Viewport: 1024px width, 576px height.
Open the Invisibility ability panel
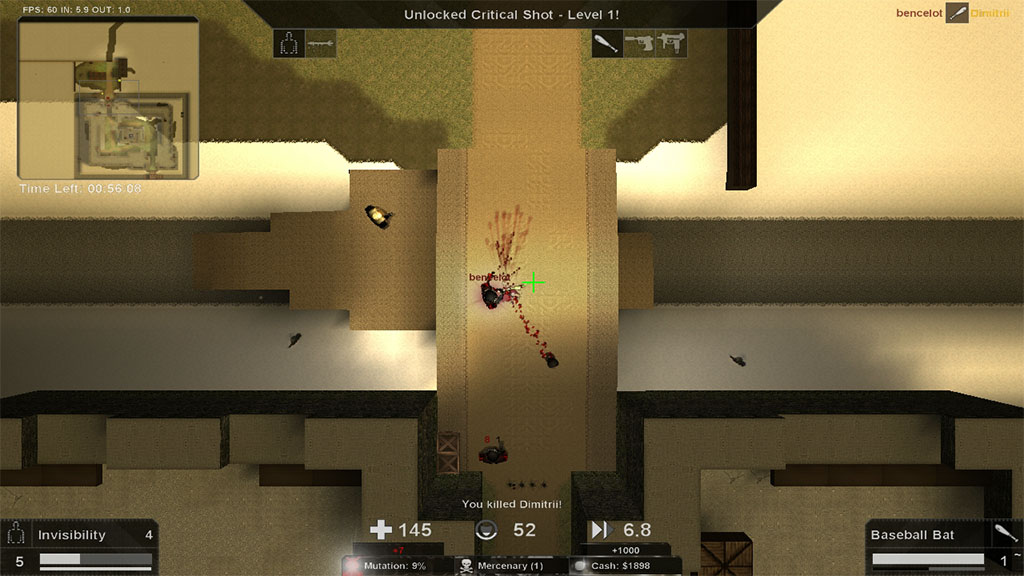coord(80,546)
